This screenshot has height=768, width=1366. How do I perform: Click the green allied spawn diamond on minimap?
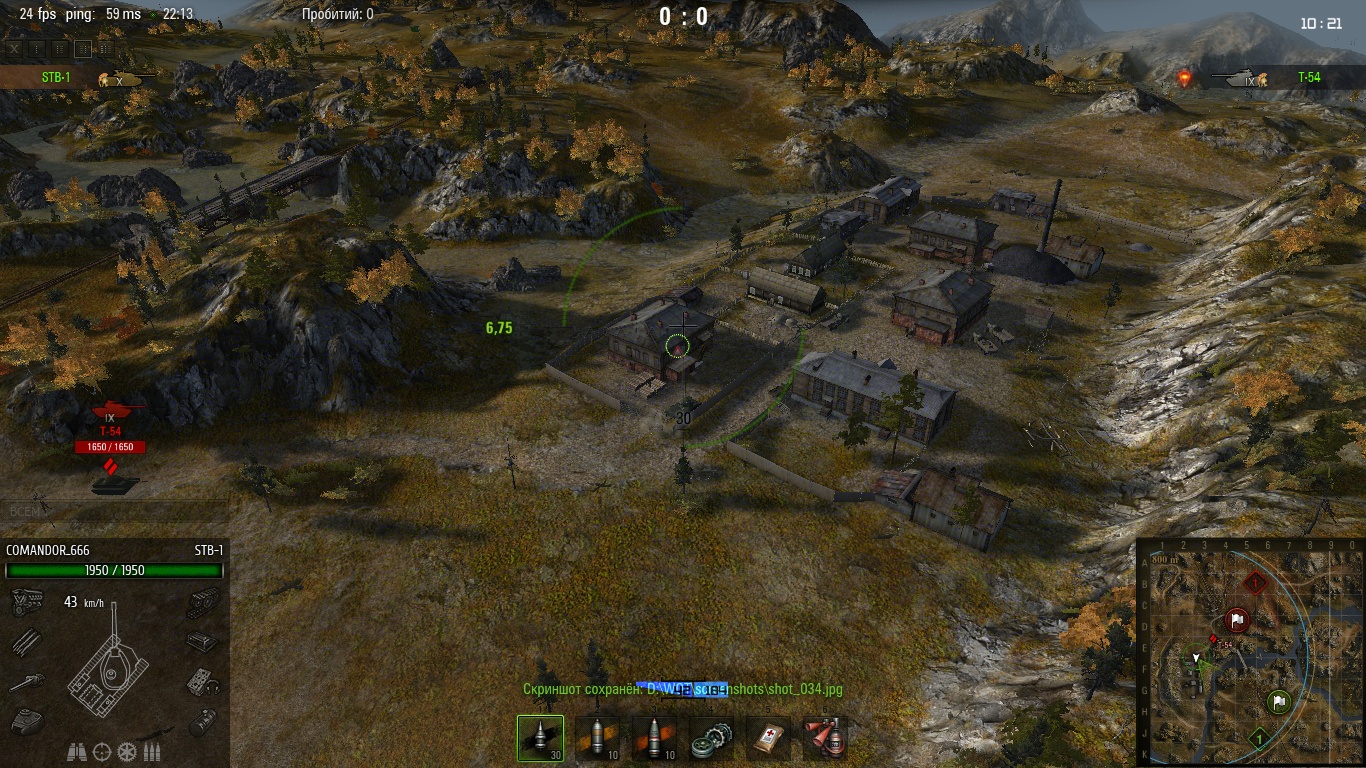(1259, 739)
